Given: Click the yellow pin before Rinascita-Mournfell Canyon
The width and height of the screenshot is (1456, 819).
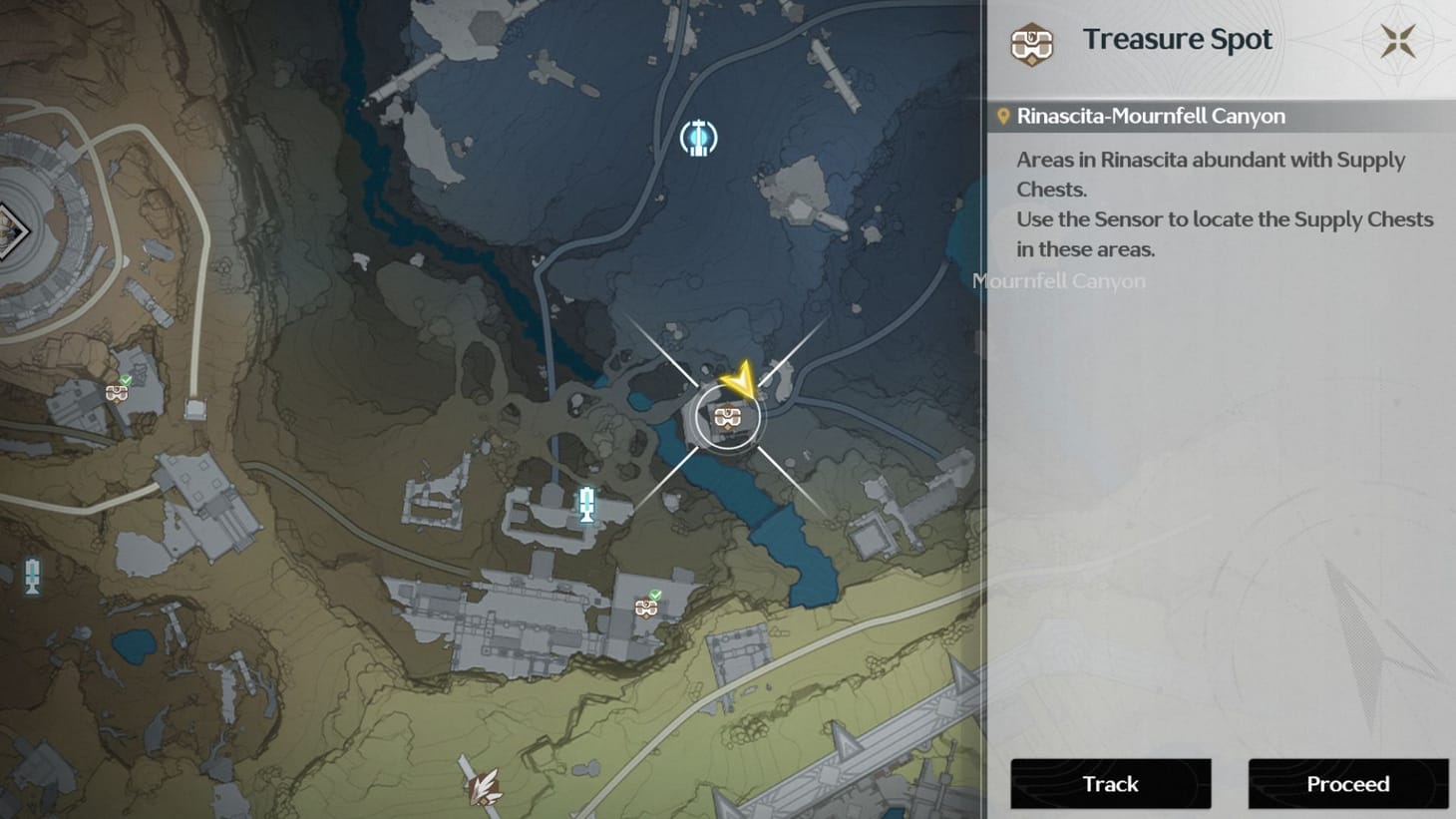Looking at the screenshot, I should pyautogui.click(x=1002, y=115).
